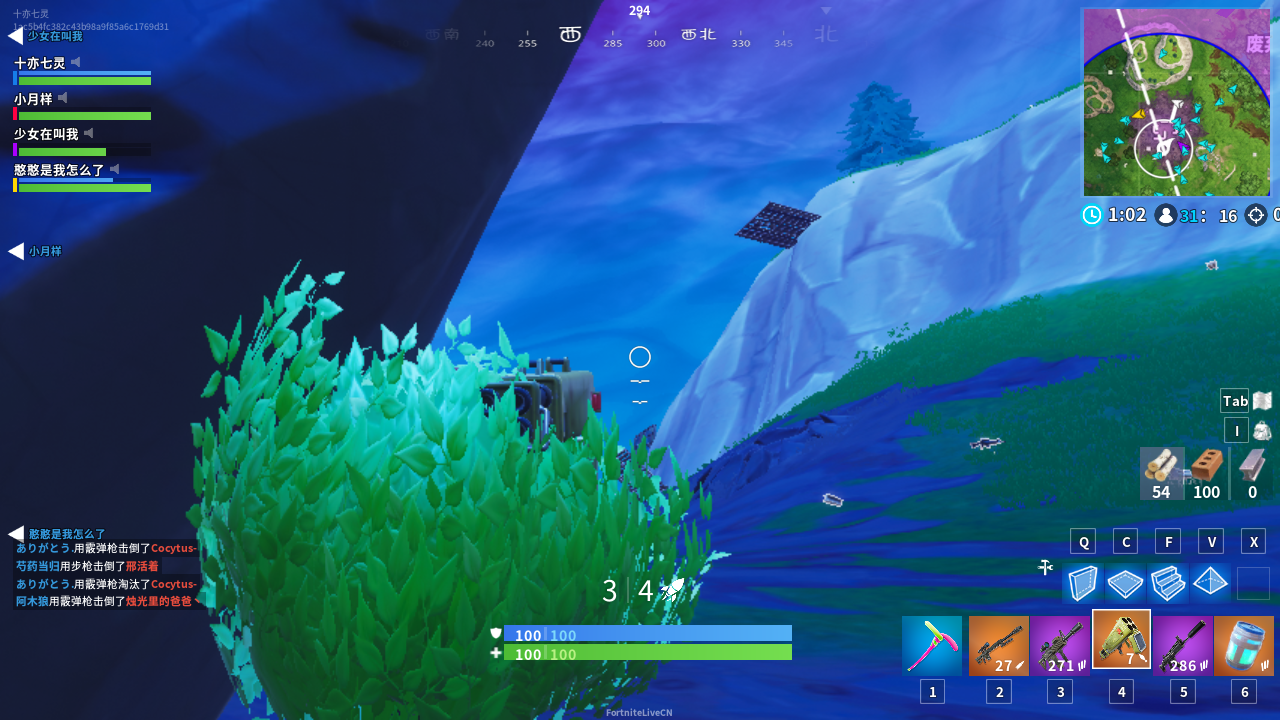Click the eliminations crosshair icon
Screen dimensions: 1280x720
click(1255, 214)
